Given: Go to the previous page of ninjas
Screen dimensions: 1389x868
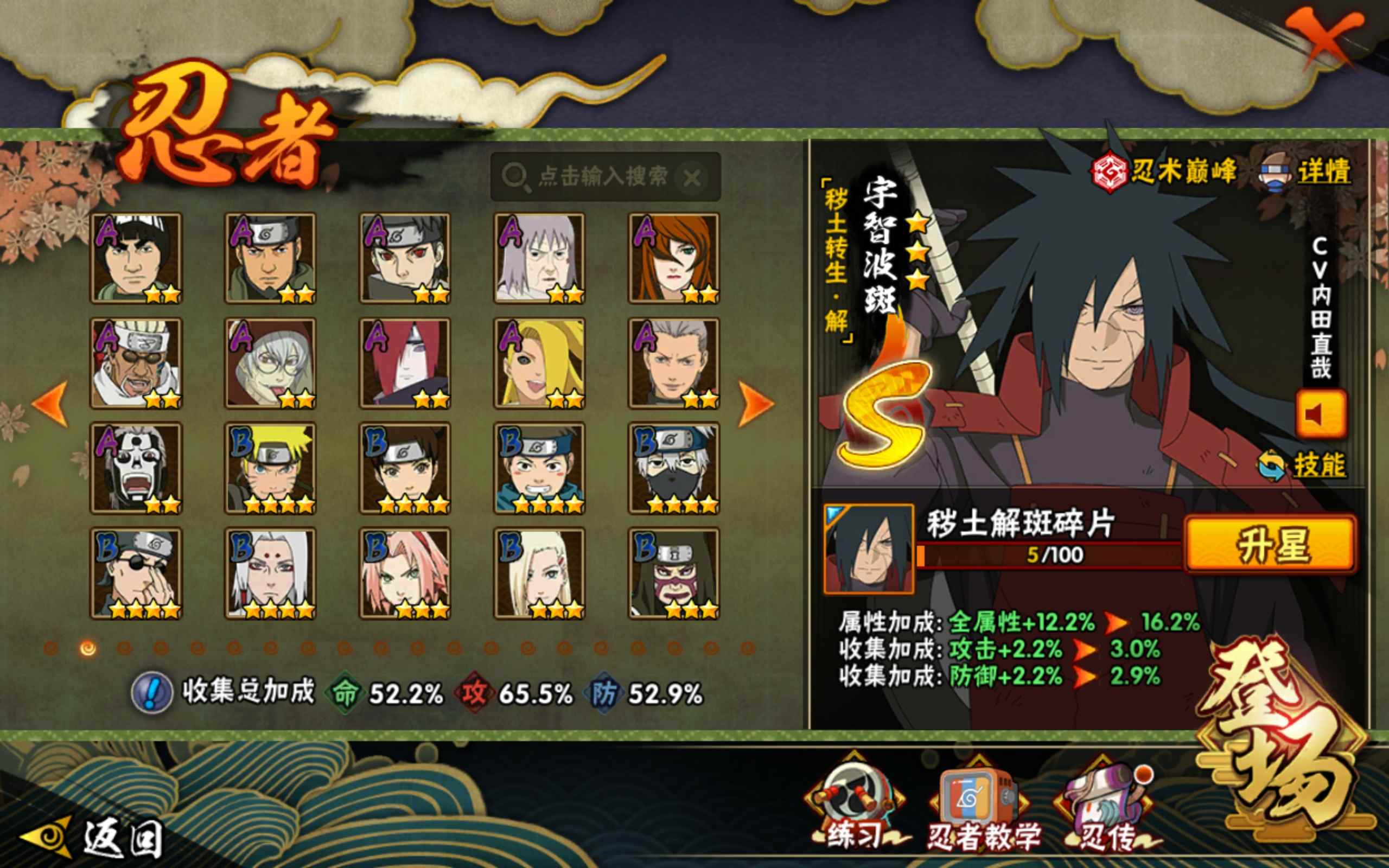Looking at the screenshot, I should 50,404.
